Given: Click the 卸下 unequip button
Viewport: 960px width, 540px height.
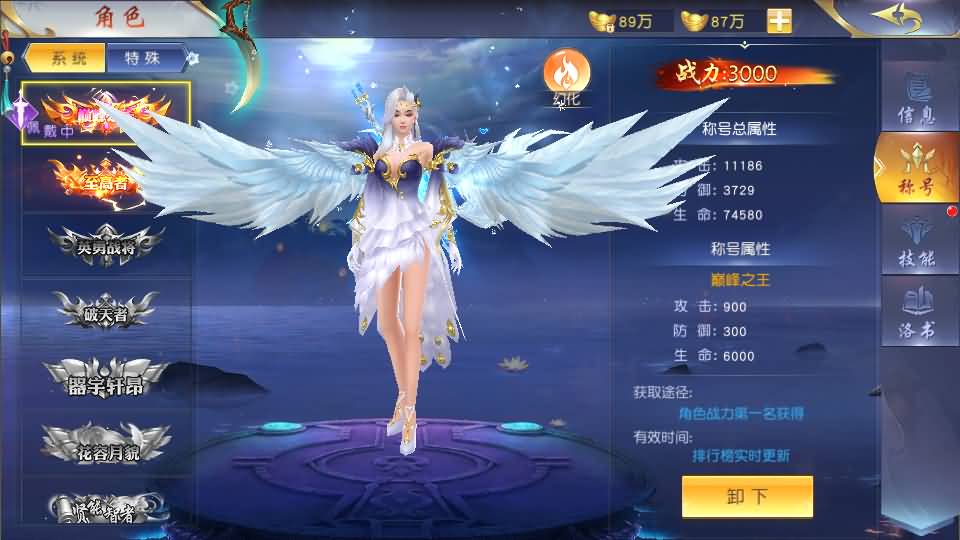Looking at the screenshot, I should (746, 496).
